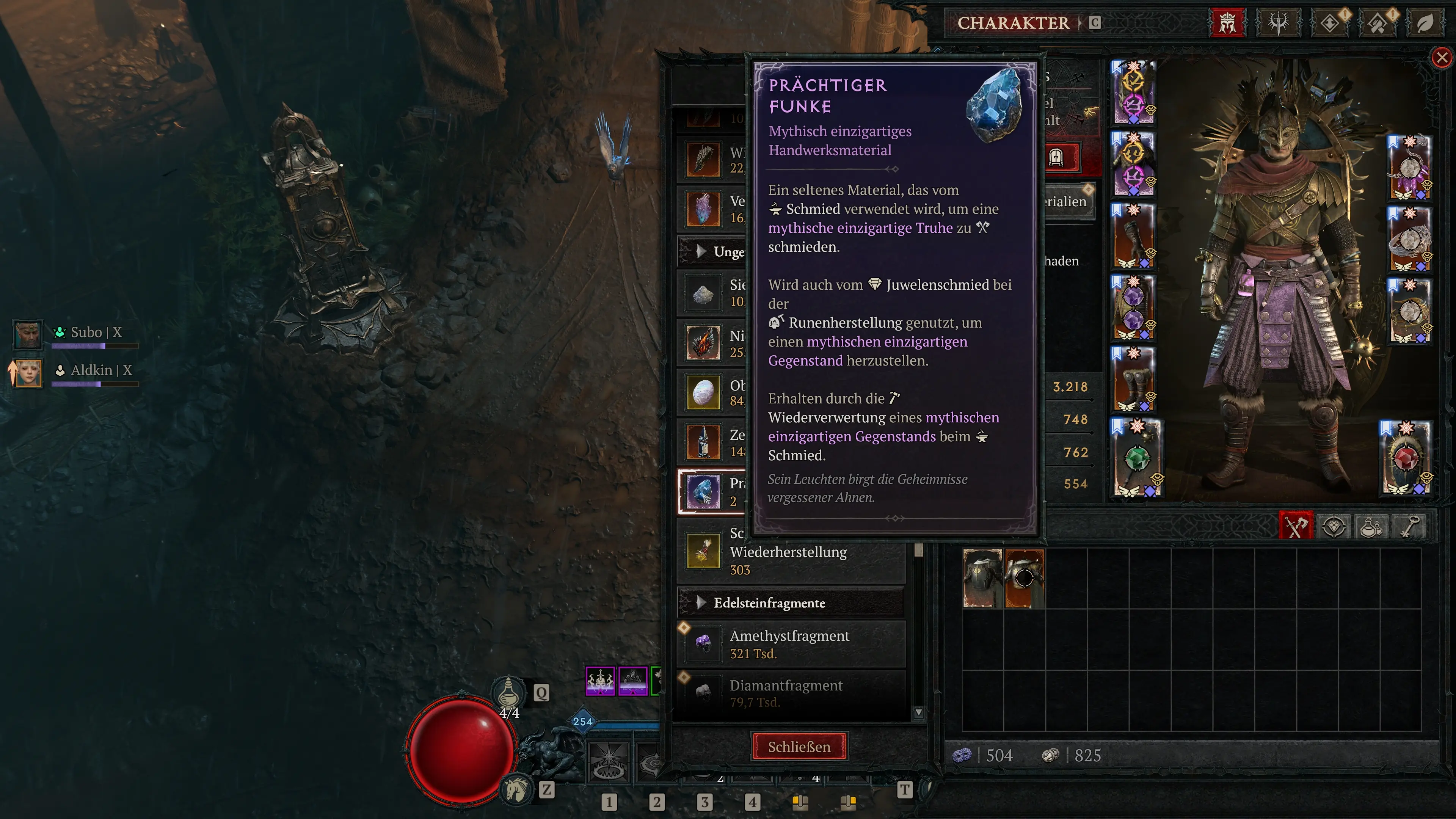The width and height of the screenshot is (1456, 819).
Task: Select the equipped boots slot
Action: point(1133,379)
